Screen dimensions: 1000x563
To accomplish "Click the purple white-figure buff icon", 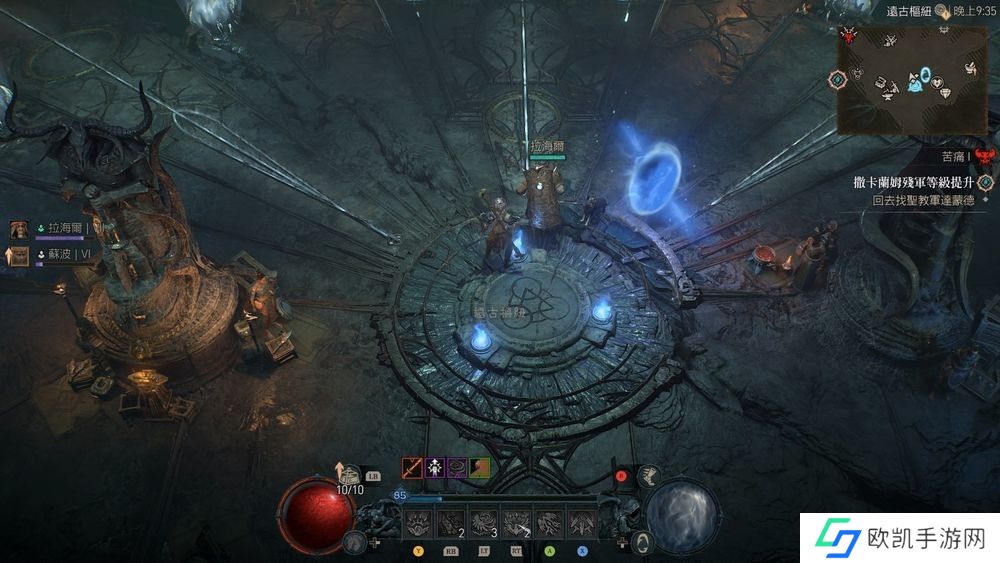I will (x=435, y=467).
